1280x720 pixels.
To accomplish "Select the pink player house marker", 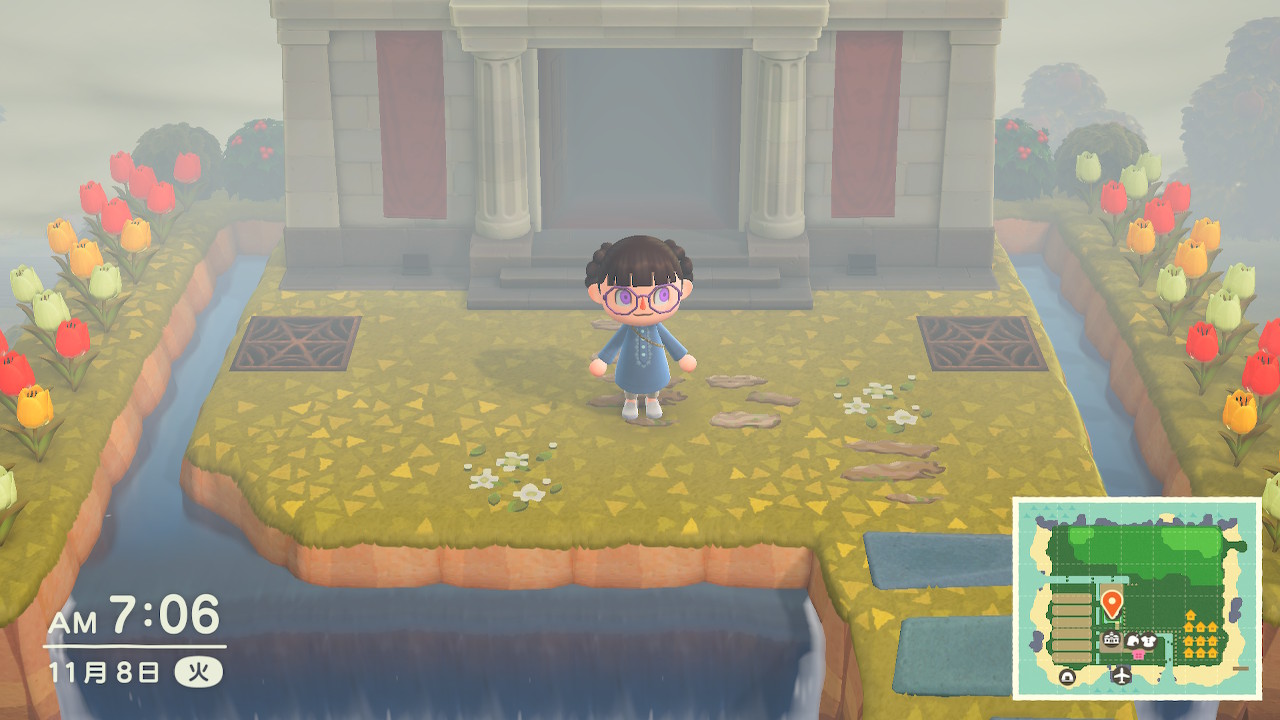I will coord(1137,654).
